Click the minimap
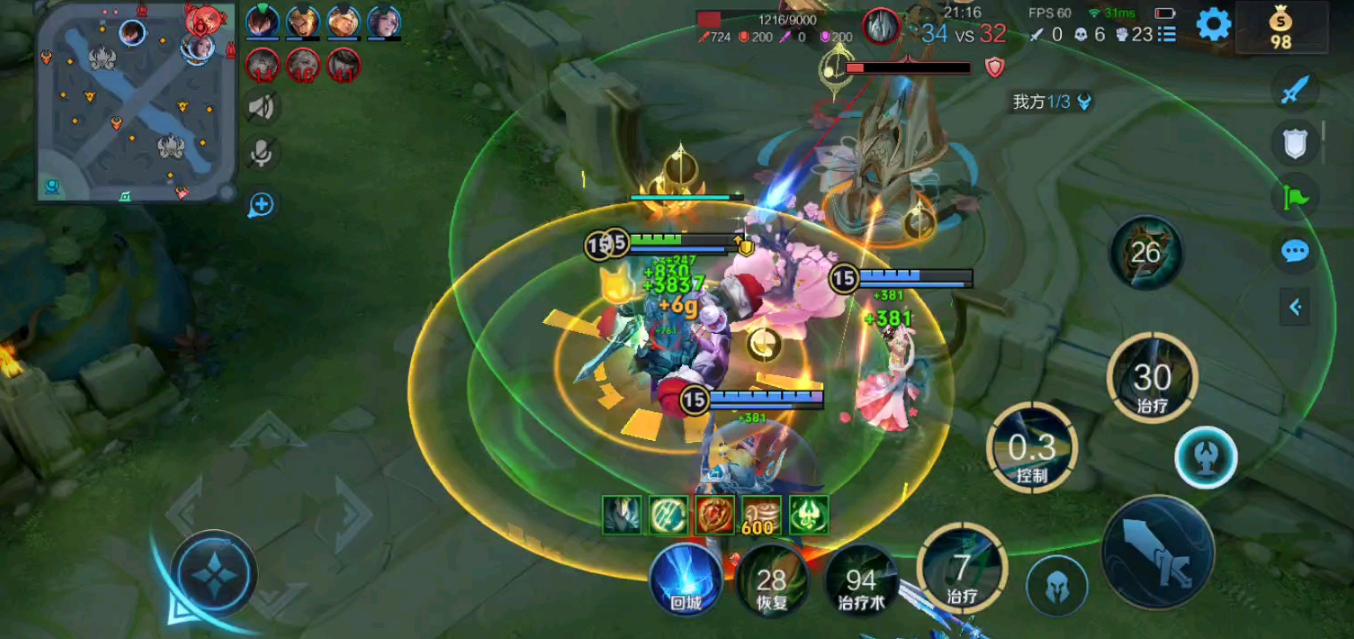 137,101
